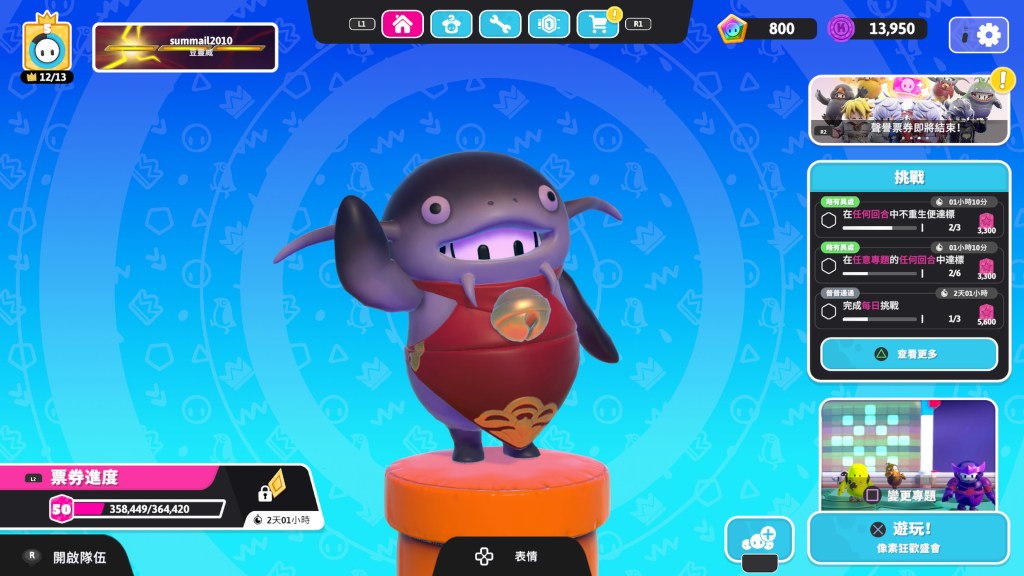Image resolution: width=1024 pixels, height=576 pixels.
Task: Click the 查看更多 button
Action: (x=908, y=354)
